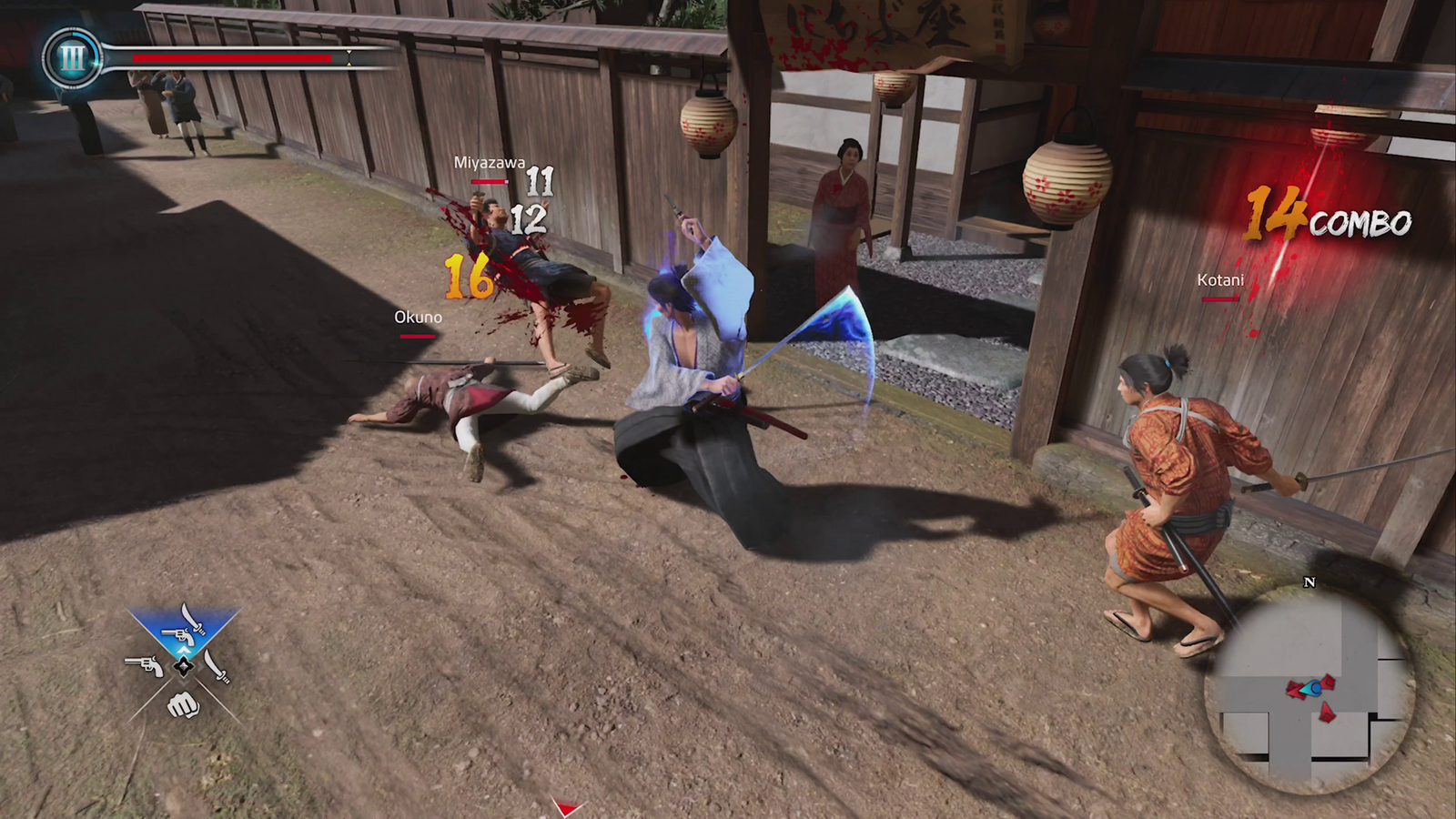Click the center diamond of the style wheel
This screenshot has height=819, width=1456.
(183, 666)
